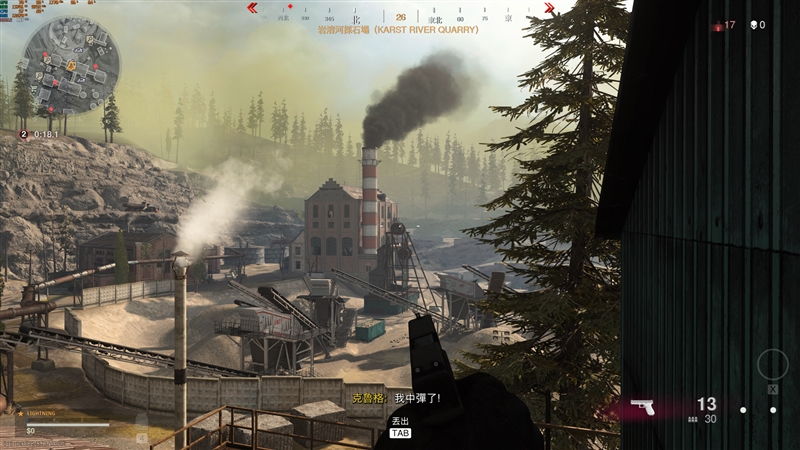Viewport: 800px width, 450px height.
Task: Click the compass heading strip
Action: 400,17
